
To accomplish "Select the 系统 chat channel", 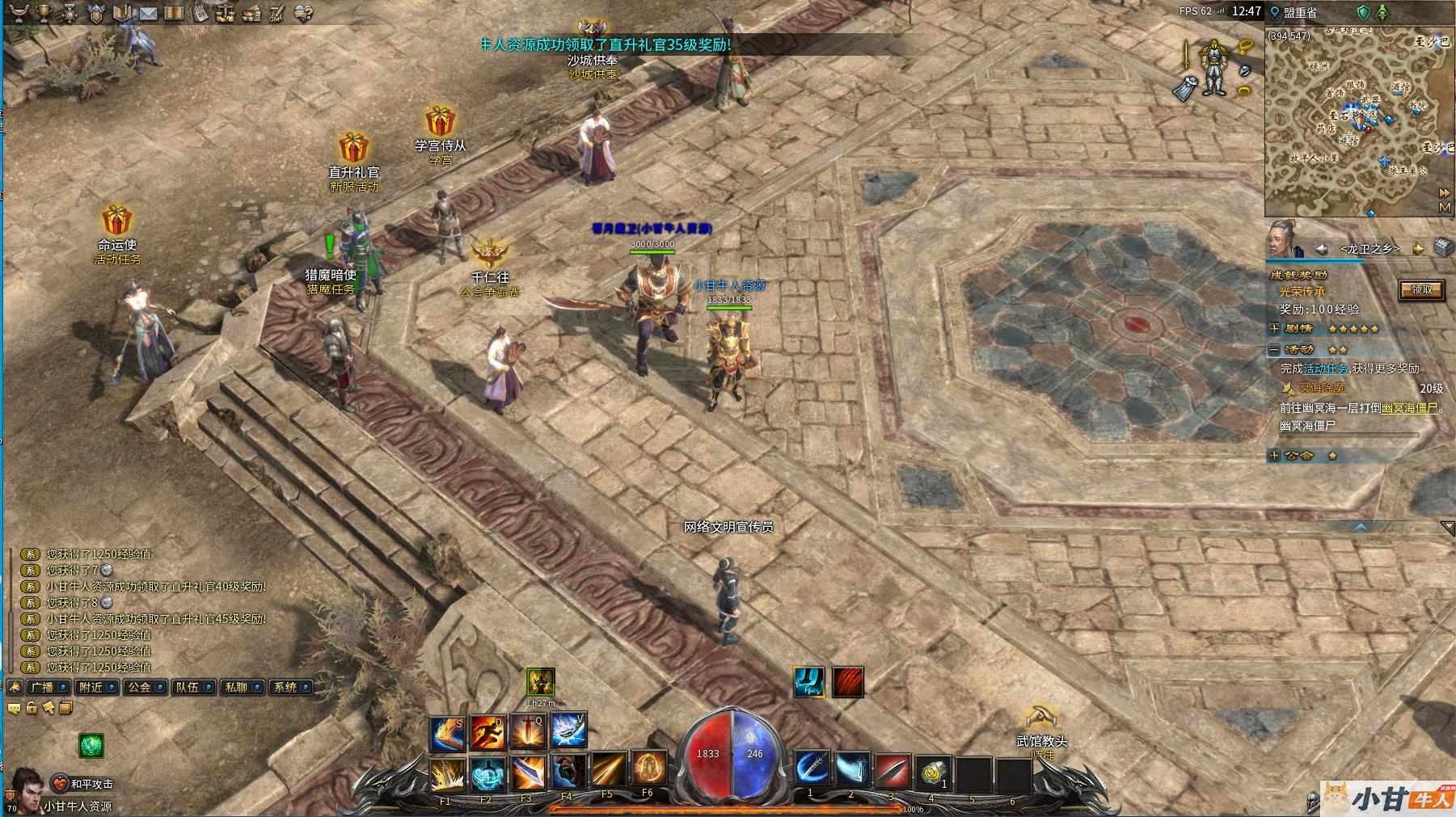I will (x=285, y=687).
